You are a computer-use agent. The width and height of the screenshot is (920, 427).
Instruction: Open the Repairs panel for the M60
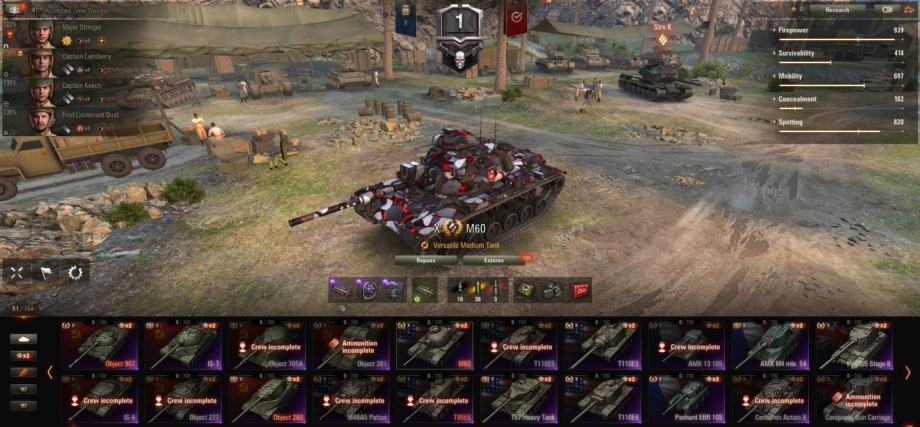point(425,259)
